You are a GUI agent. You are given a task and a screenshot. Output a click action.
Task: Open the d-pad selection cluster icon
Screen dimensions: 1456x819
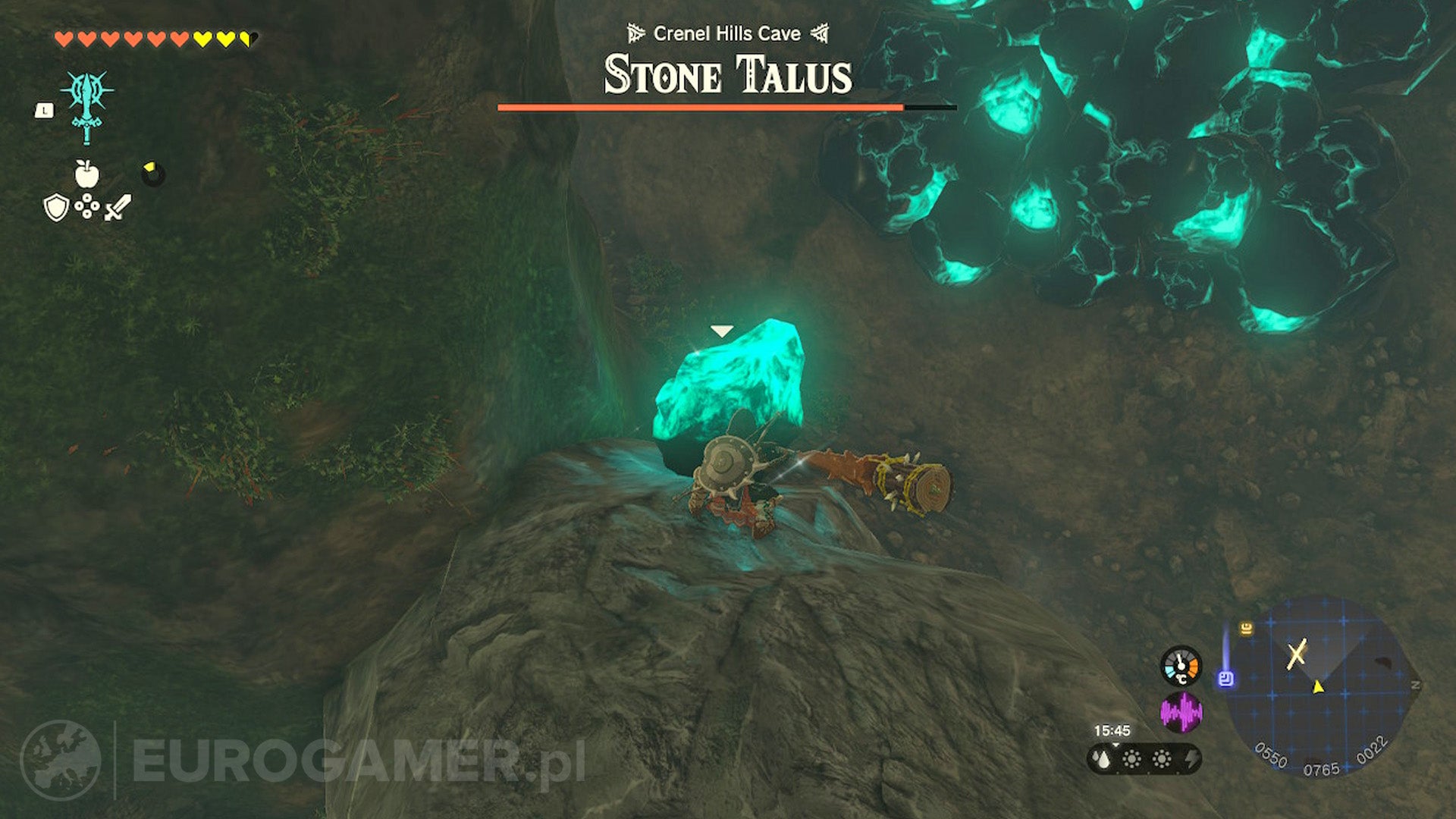point(89,206)
